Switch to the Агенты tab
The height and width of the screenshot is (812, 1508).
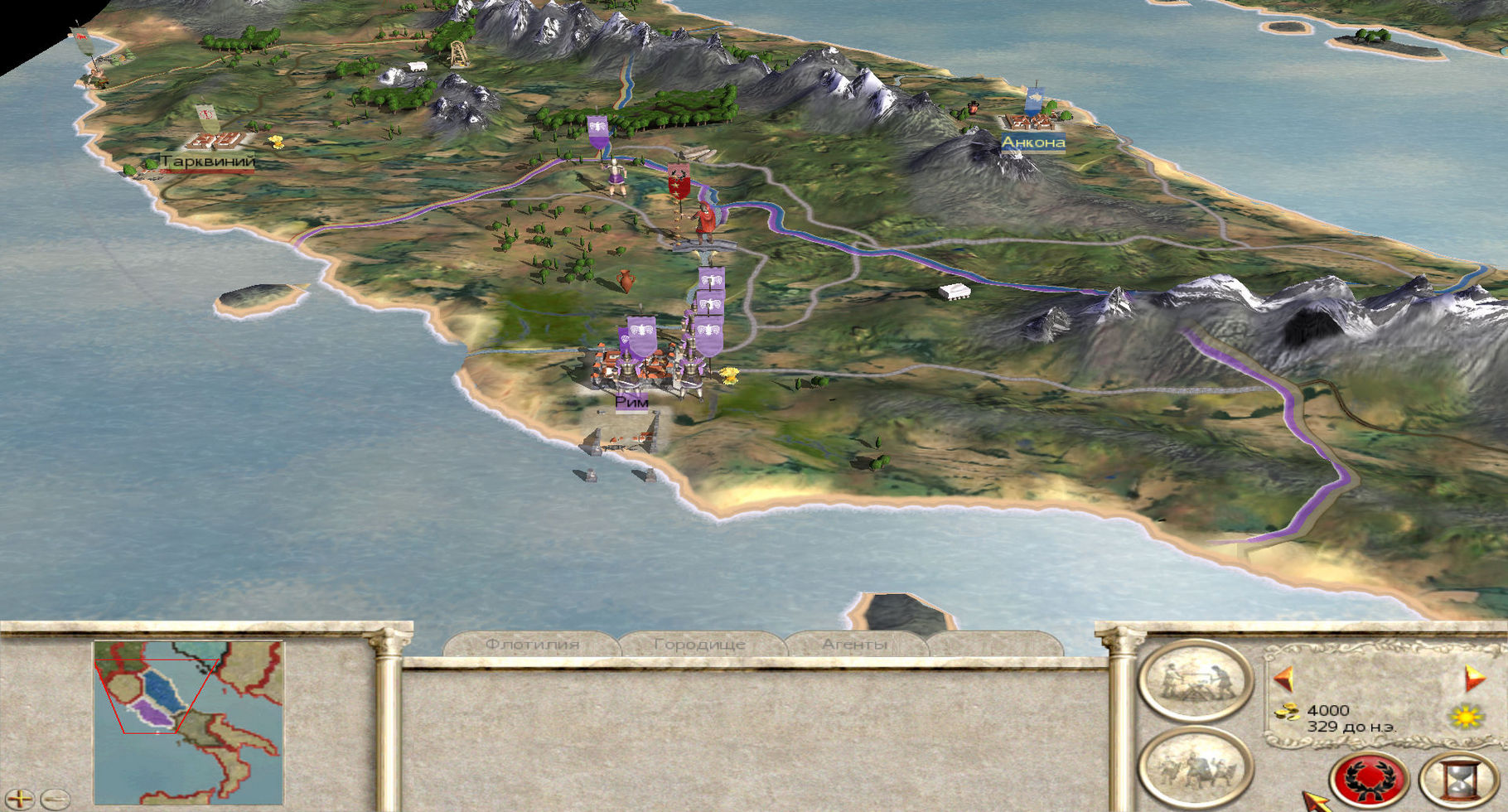click(x=854, y=644)
